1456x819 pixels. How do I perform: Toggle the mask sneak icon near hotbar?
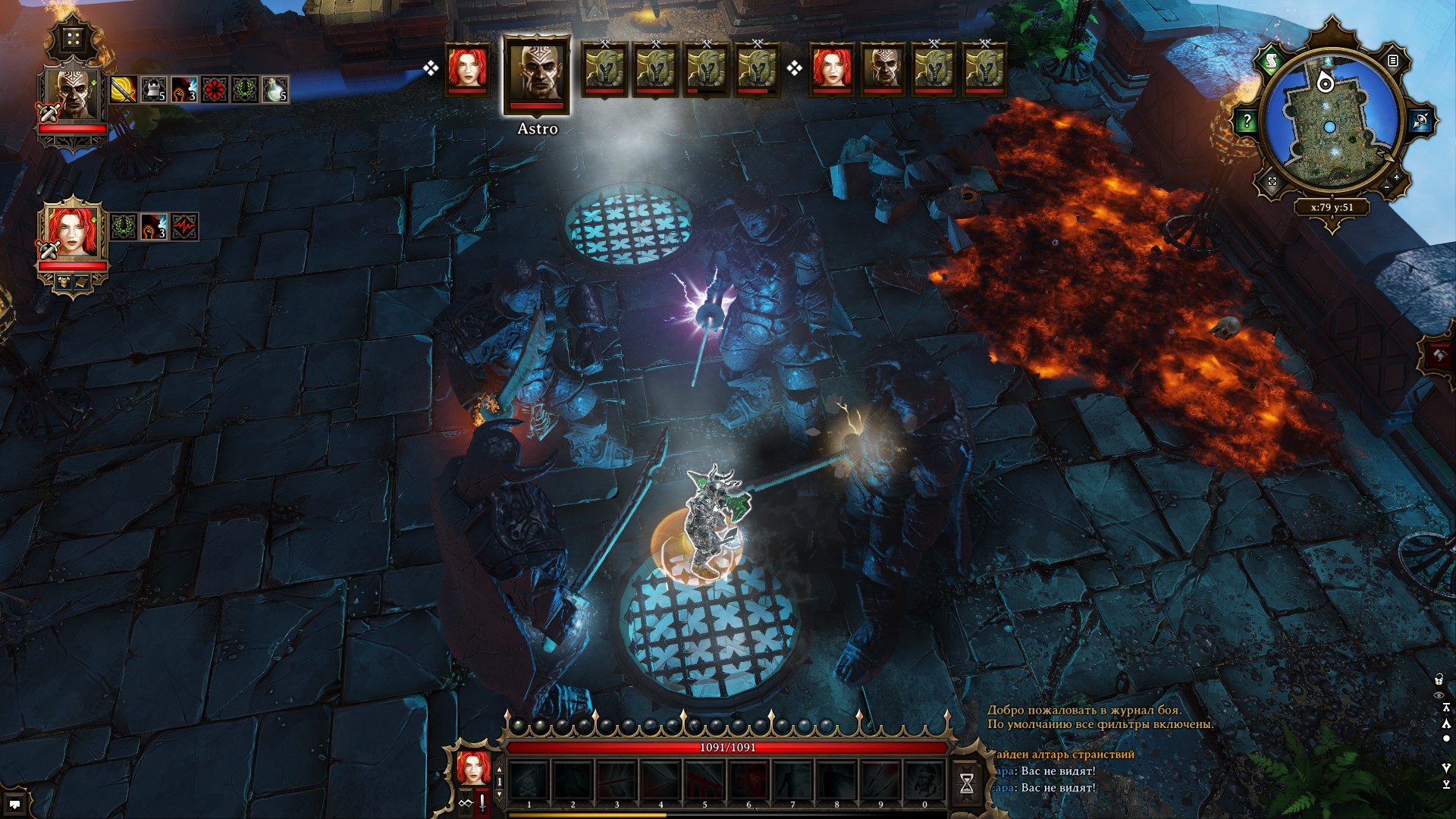(465, 803)
